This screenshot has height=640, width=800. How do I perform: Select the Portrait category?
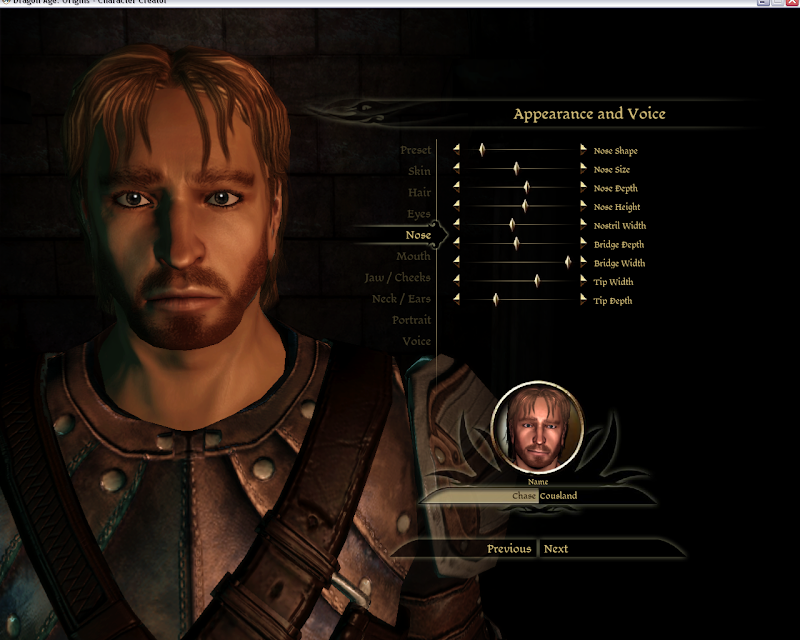(x=411, y=320)
